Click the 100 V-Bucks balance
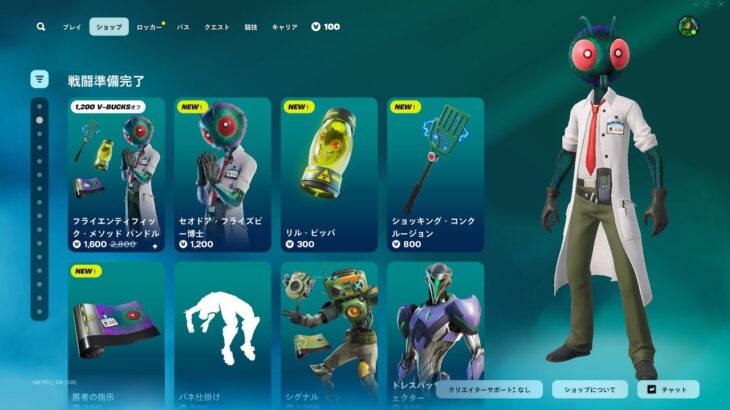 click(326, 27)
